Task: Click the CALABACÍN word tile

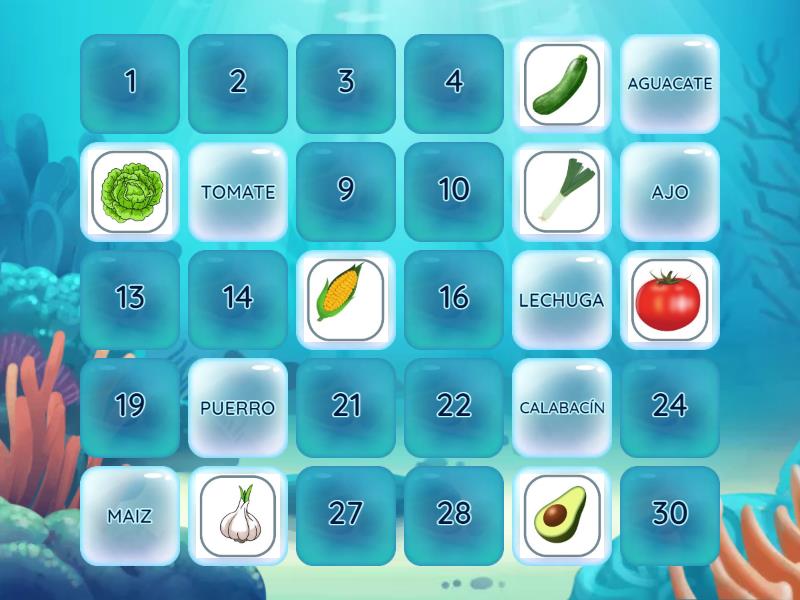Action: [x=562, y=407]
